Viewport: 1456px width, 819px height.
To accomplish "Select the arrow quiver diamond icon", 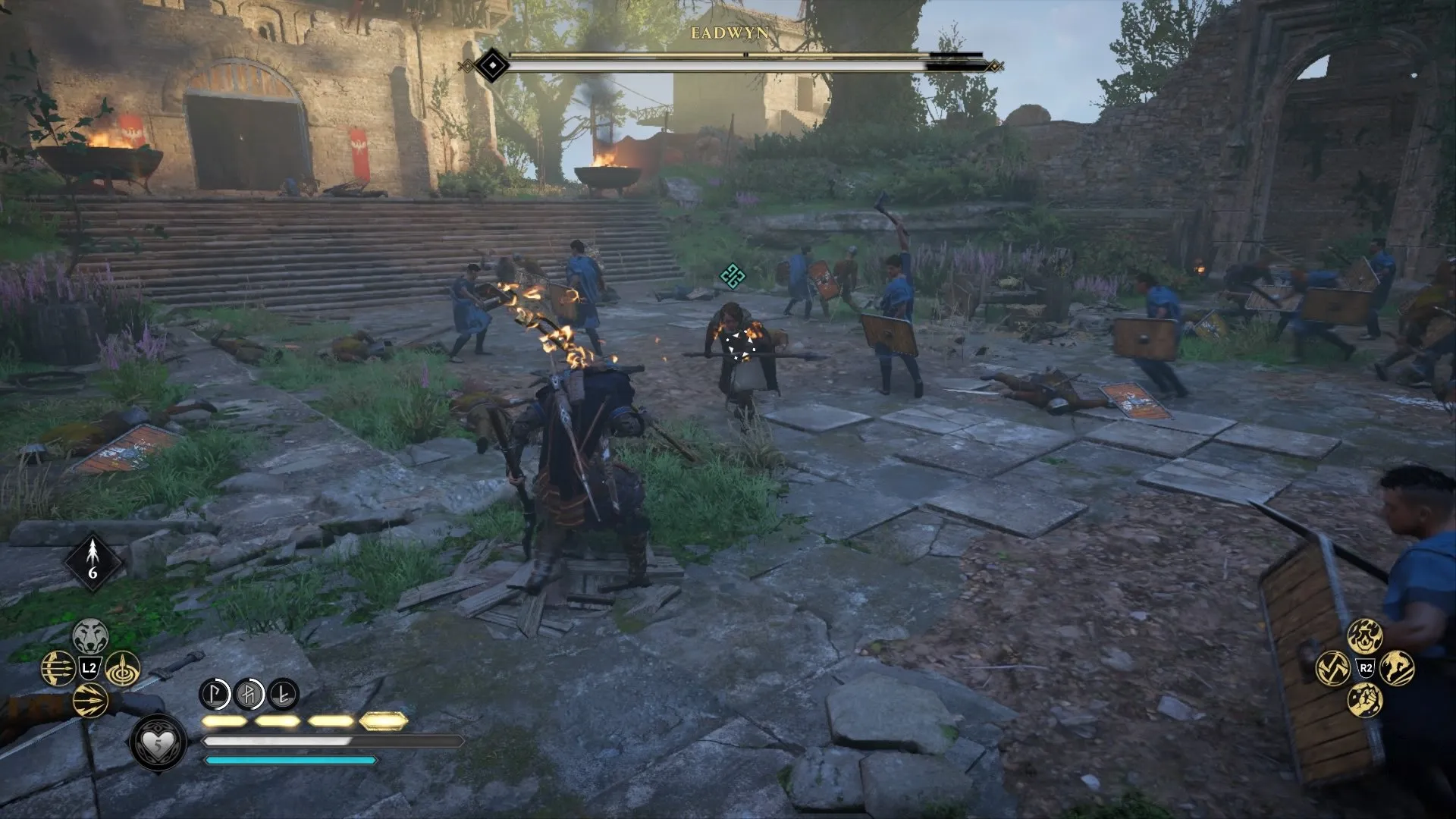I will point(93,562).
